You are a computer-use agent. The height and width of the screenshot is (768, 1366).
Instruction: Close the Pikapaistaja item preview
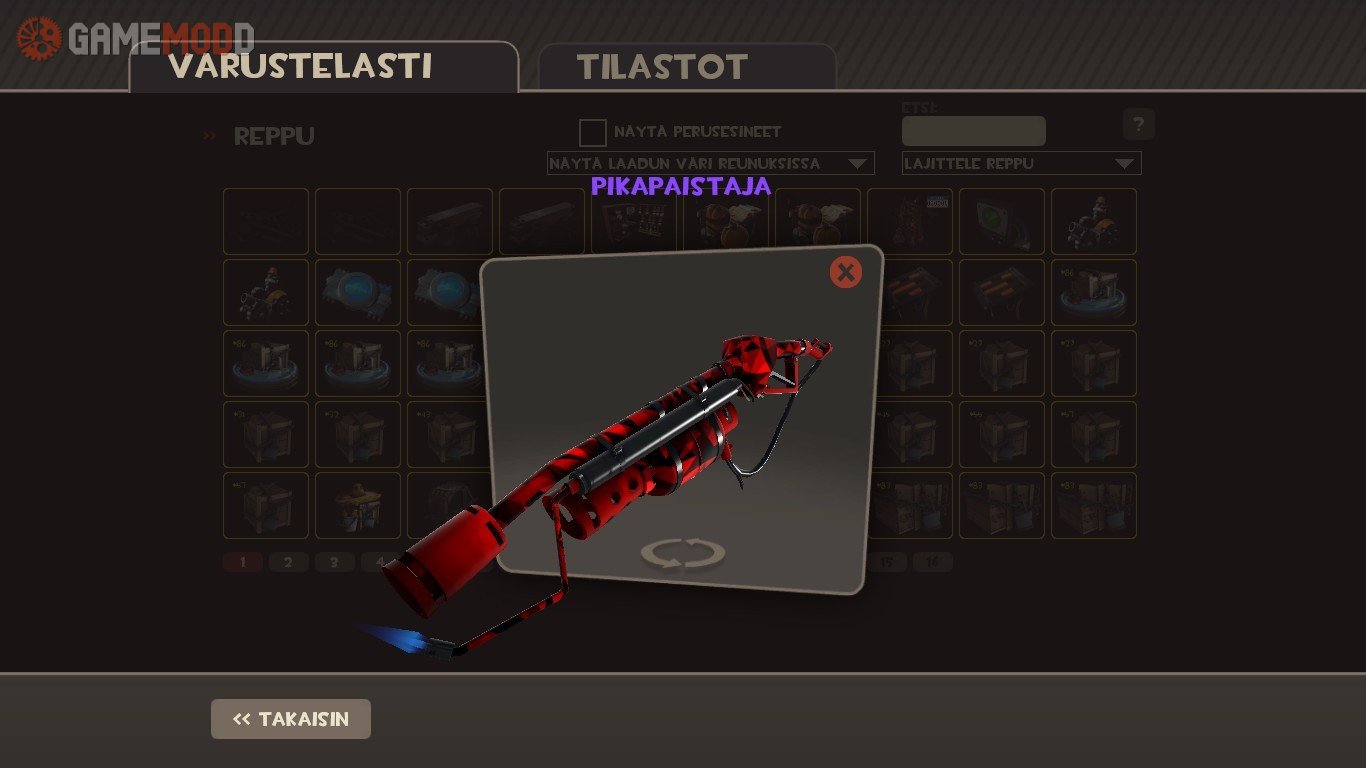pos(845,271)
